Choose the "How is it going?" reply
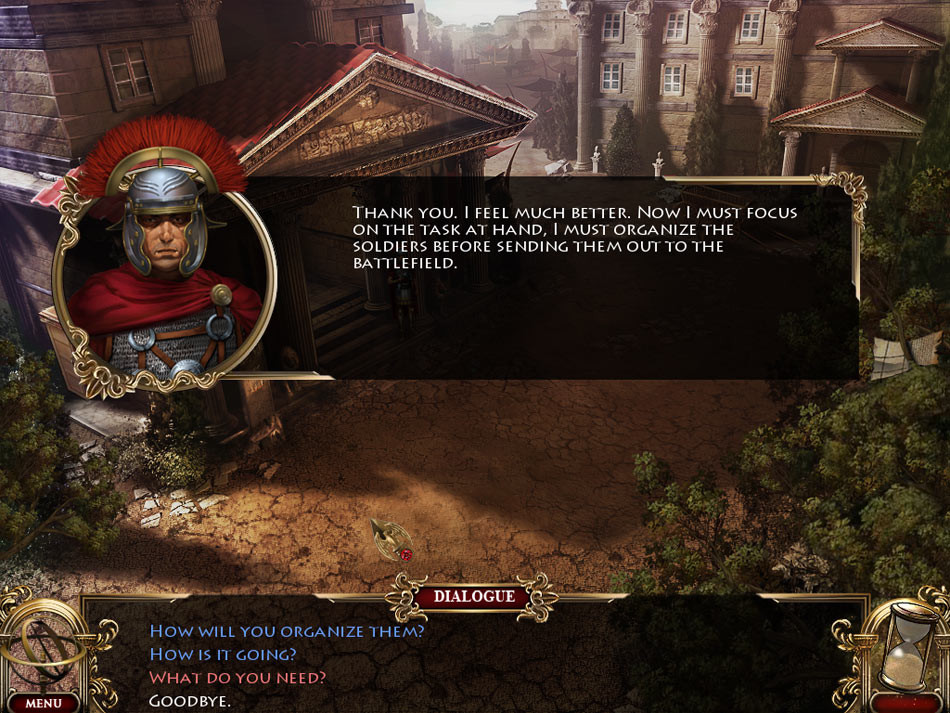Image resolution: width=950 pixels, height=713 pixels. (222, 654)
